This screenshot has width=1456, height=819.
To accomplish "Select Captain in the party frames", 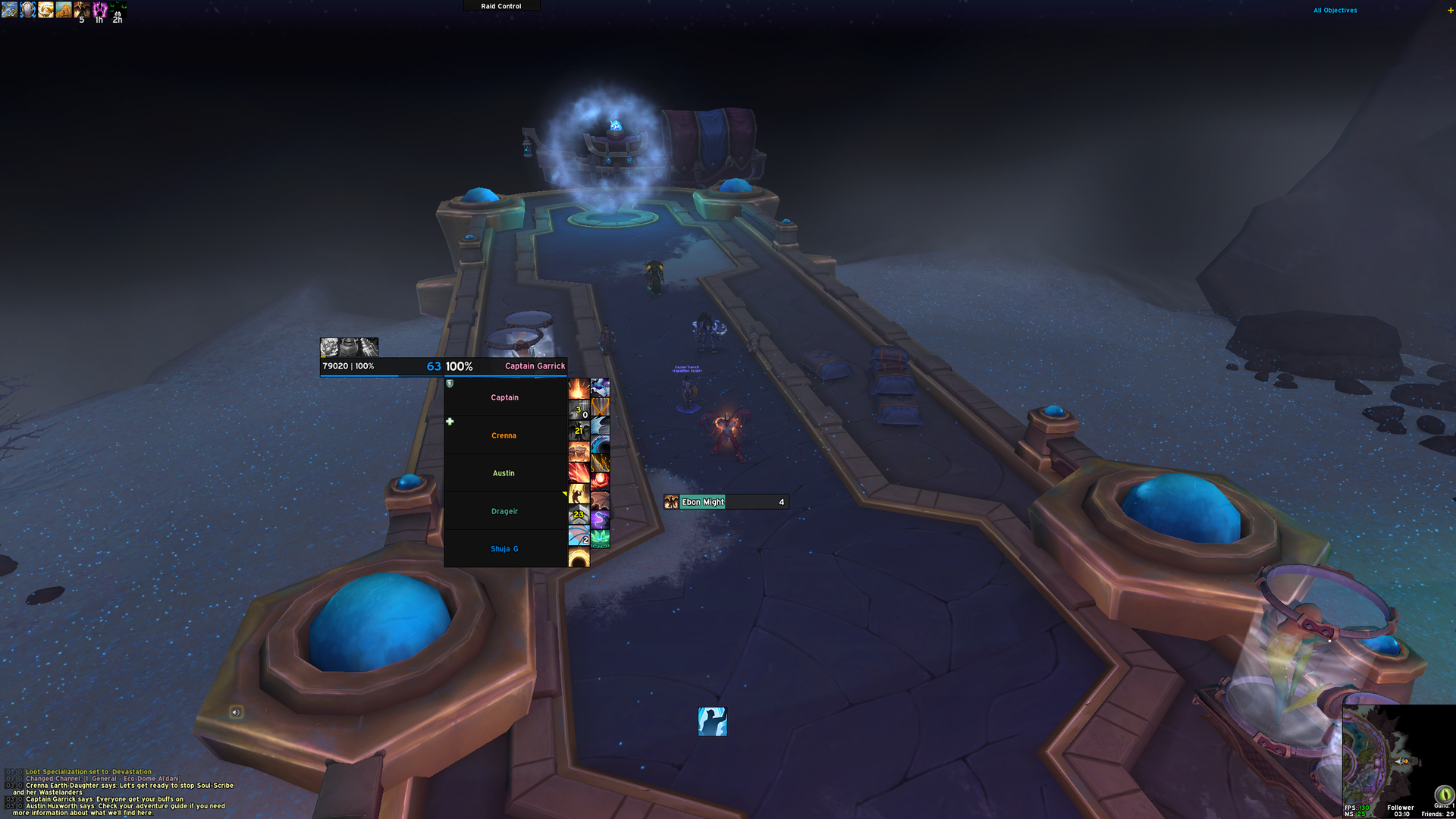I will point(505,397).
